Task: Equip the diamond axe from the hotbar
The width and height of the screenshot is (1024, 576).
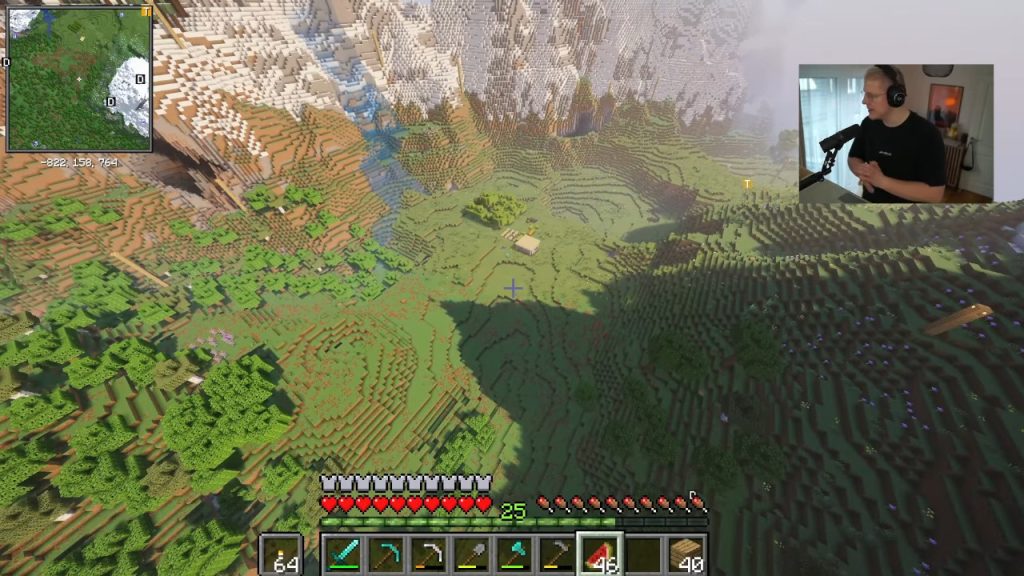Action: [x=514, y=553]
